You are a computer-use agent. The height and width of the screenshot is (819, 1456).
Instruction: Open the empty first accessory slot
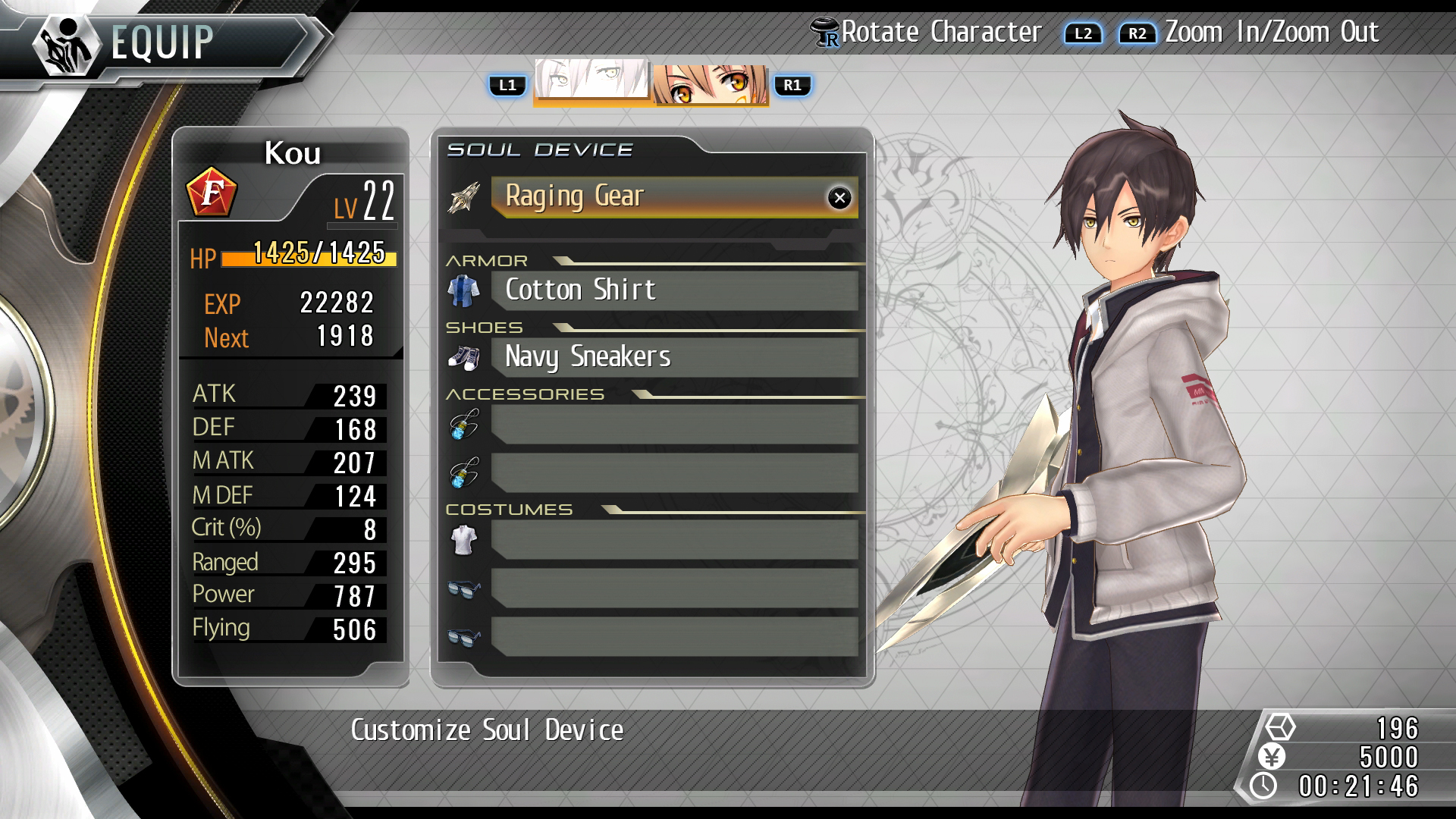[x=675, y=426]
